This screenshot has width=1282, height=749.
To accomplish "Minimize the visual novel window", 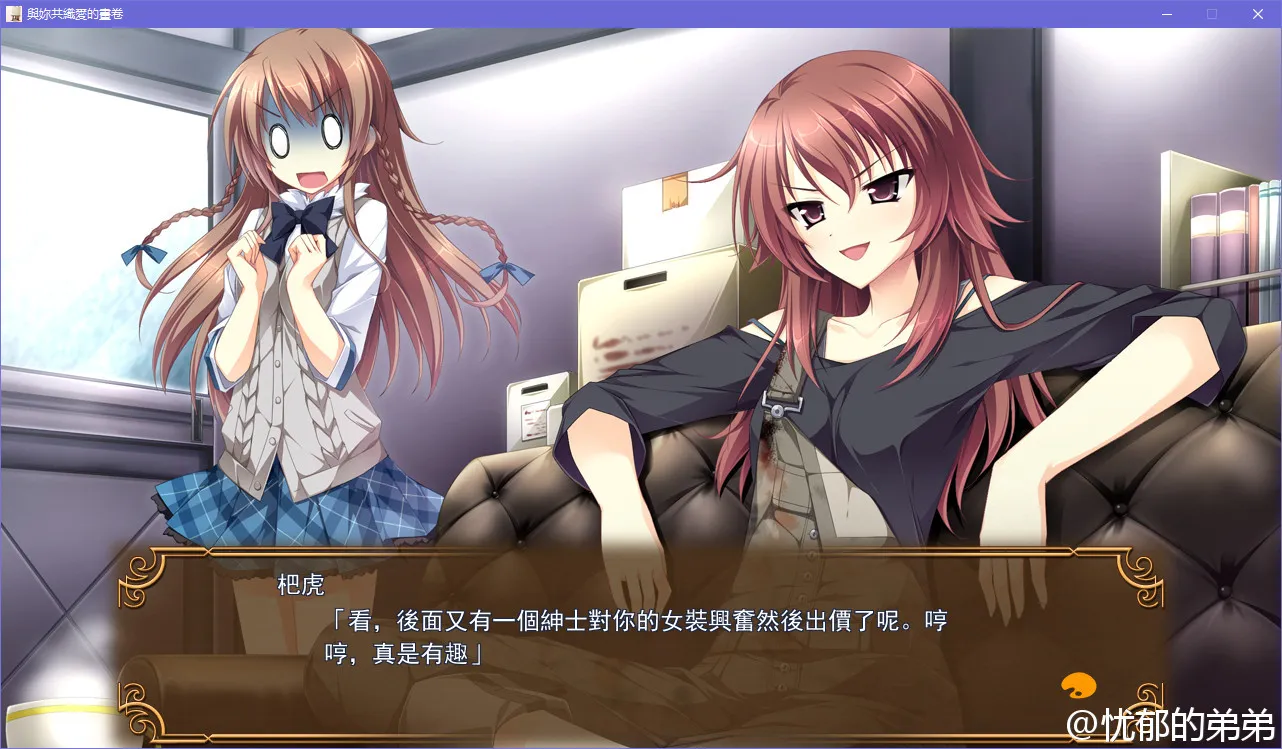I will (1166, 14).
